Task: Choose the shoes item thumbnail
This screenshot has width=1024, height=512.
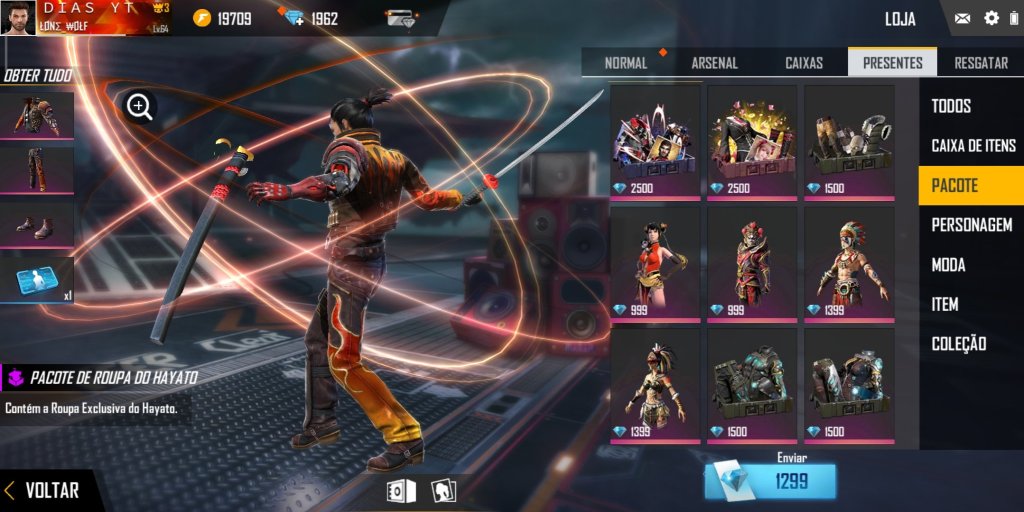Action: point(37,226)
